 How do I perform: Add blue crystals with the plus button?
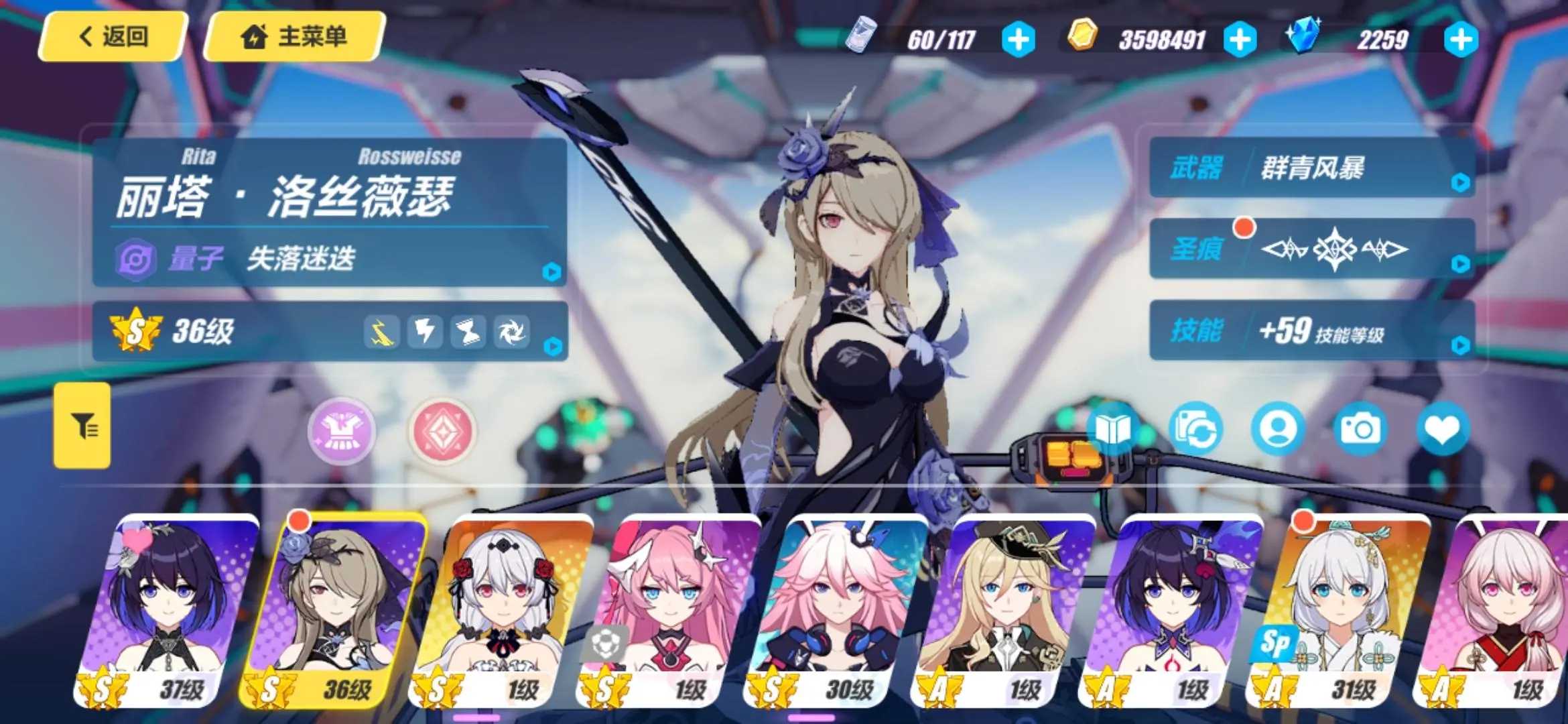tap(1461, 40)
